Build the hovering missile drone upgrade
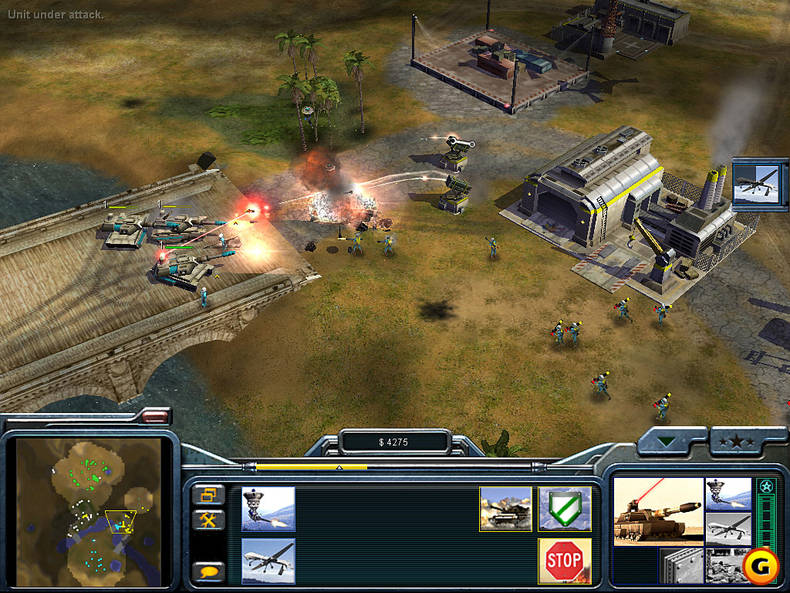 [x=268, y=508]
